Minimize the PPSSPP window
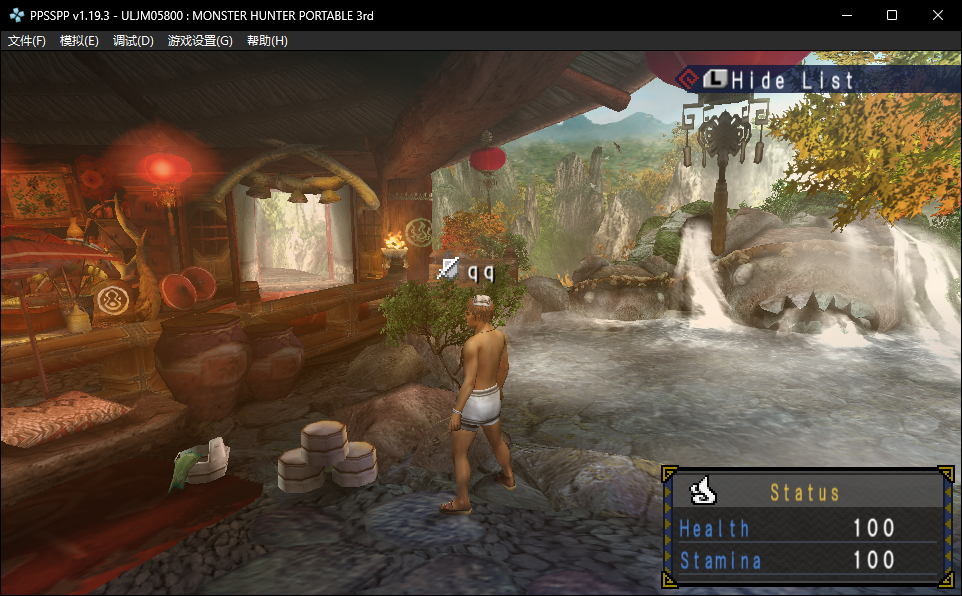The height and width of the screenshot is (596, 962). click(x=846, y=15)
